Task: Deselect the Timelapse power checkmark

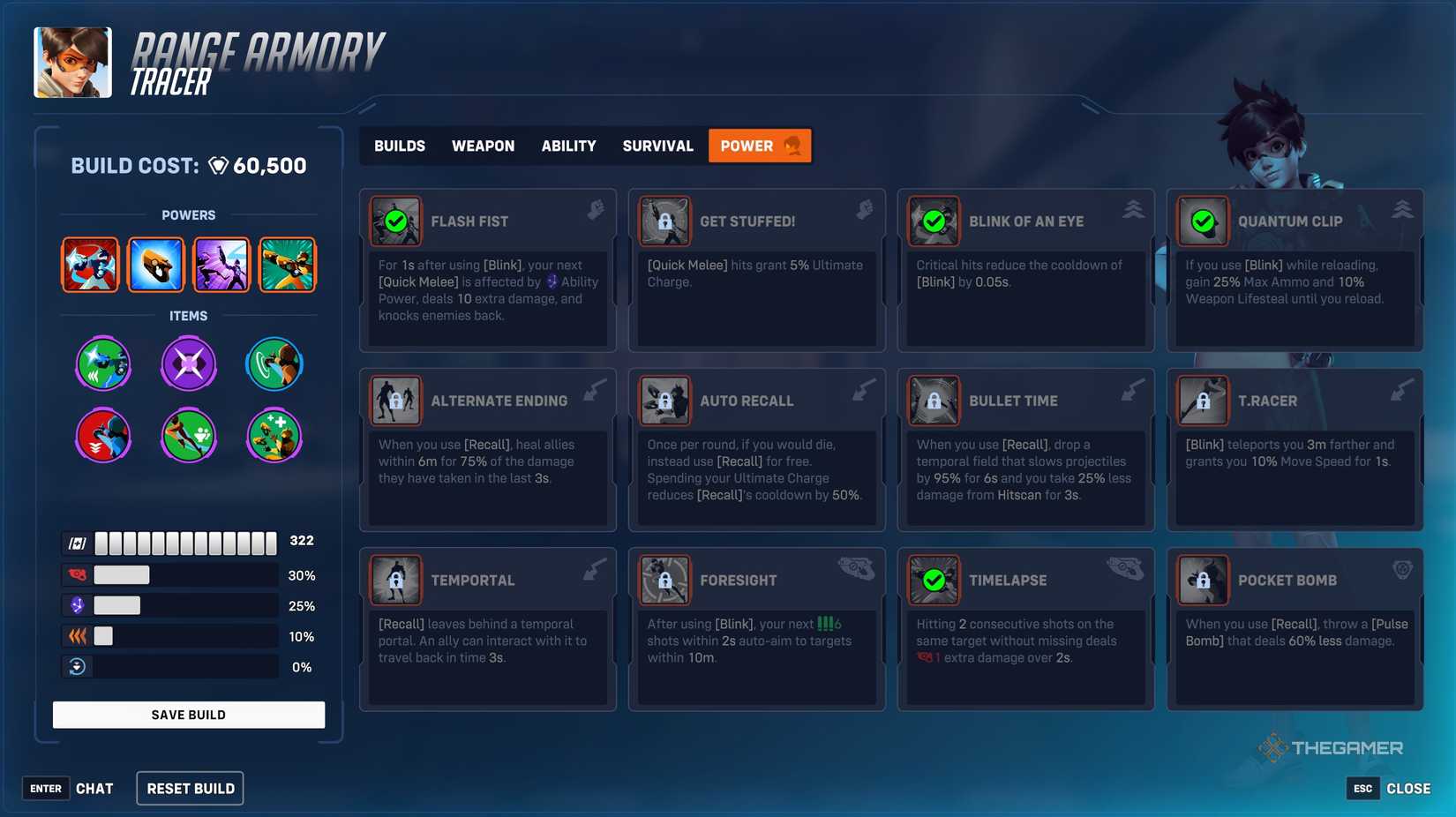Action: [x=934, y=581]
